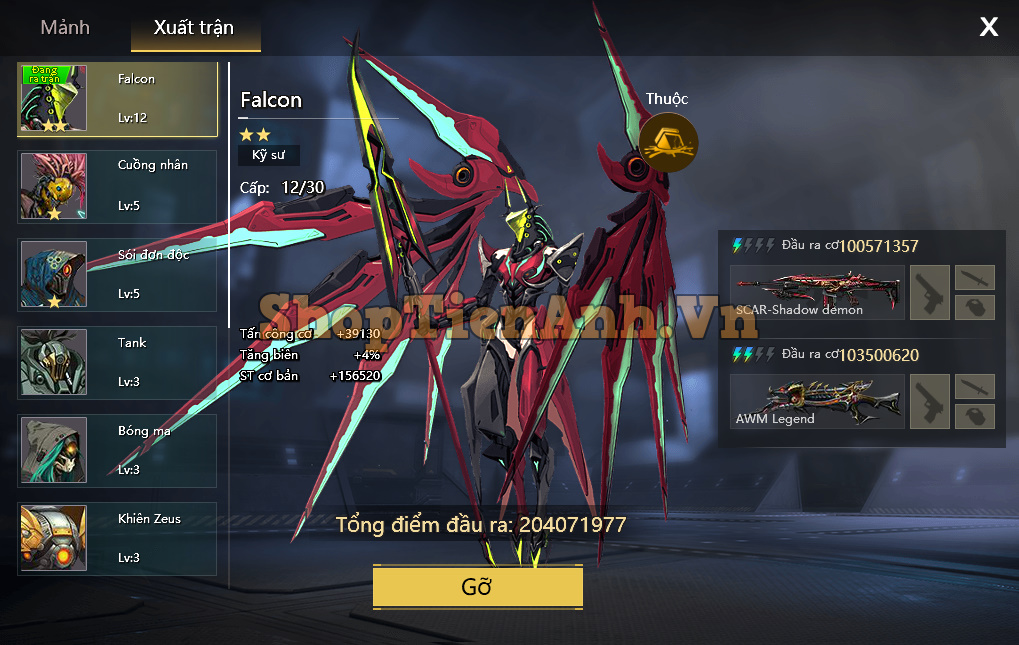Screen dimensions: 1019x645
Task: Select the pistol slot beside SCAR-Shadow demon
Action: coord(930,292)
